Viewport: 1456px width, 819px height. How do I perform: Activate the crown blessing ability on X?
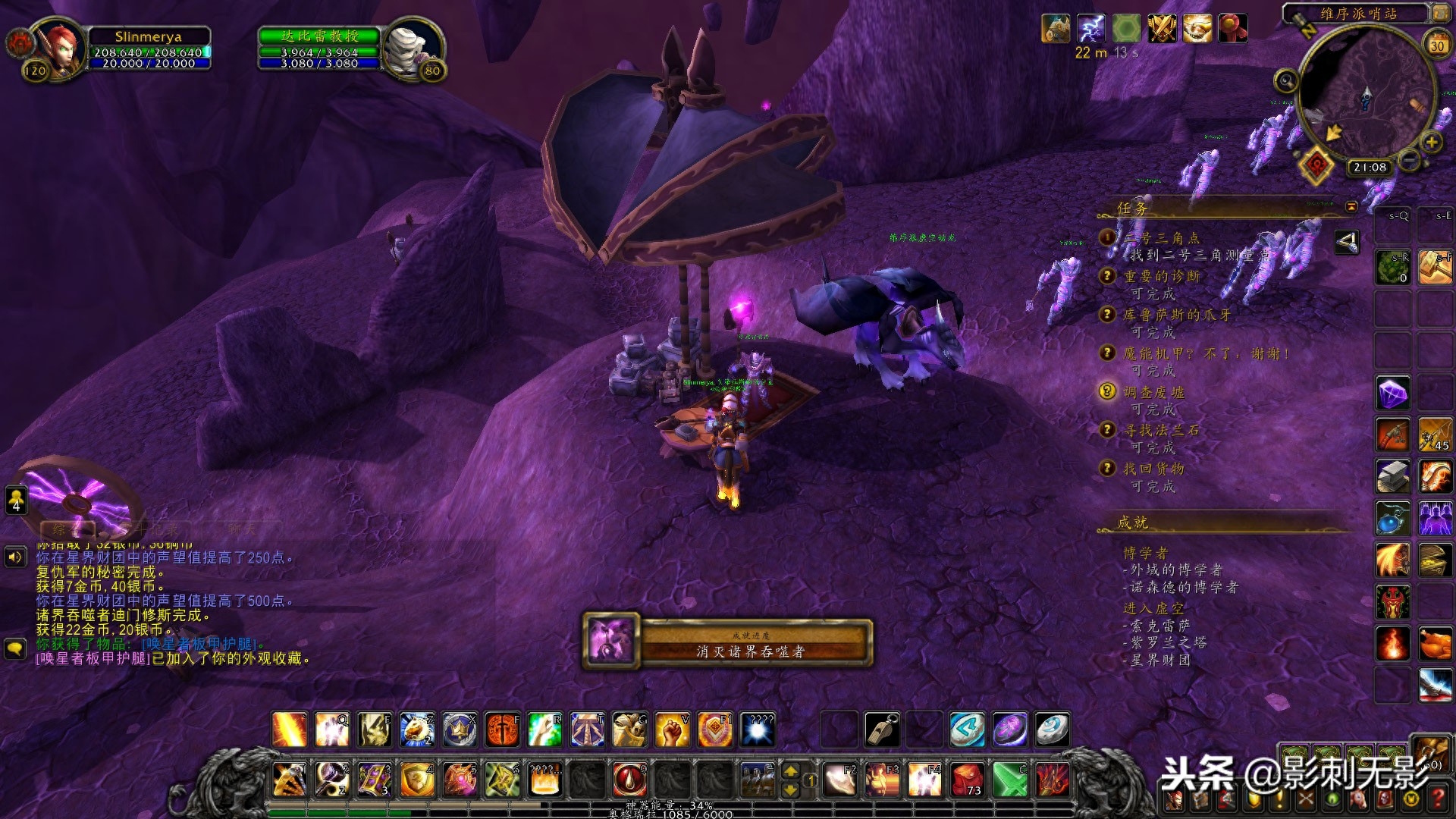point(460,730)
